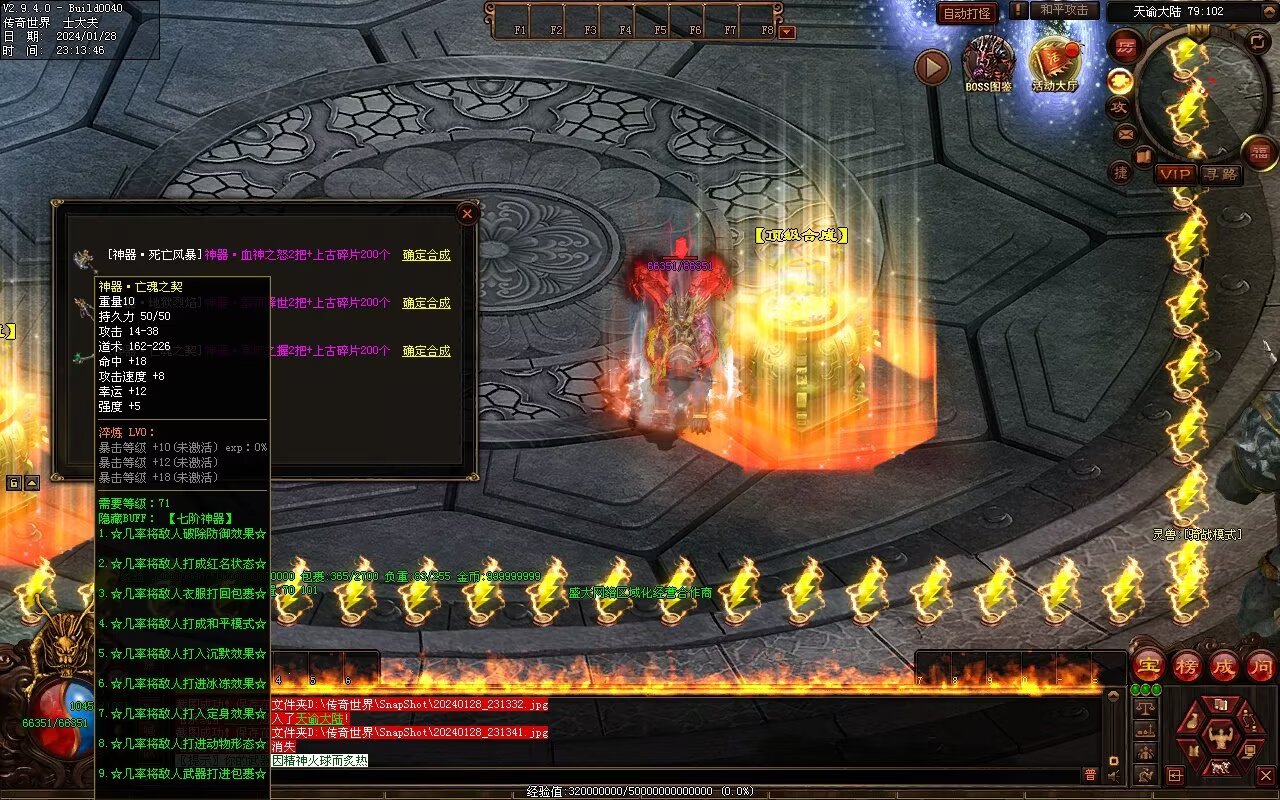Show the 榜 rankings

[1187, 665]
